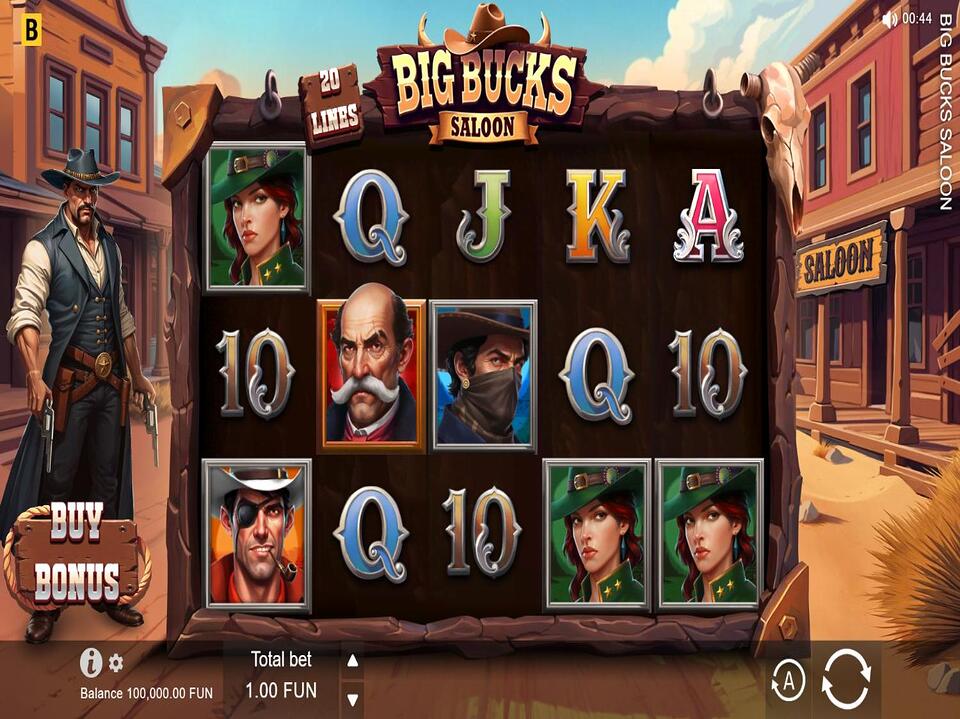Spin the reels with the circular arrows button
The image size is (960, 719).
coord(845,681)
